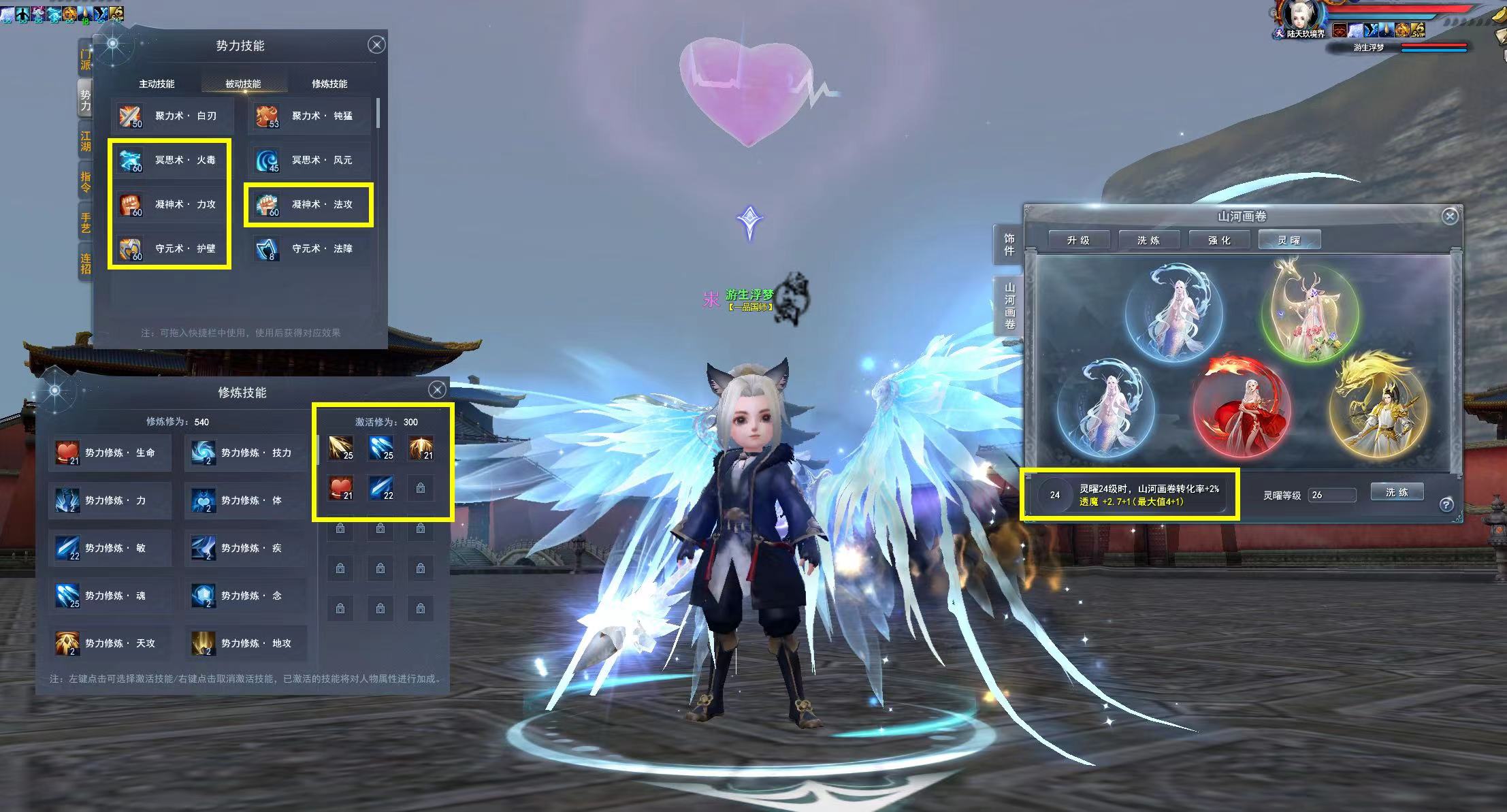The height and width of the screenshot is (812, 1507).
Task: Switch to the 升级 tab
Action: pos(1078,240)
